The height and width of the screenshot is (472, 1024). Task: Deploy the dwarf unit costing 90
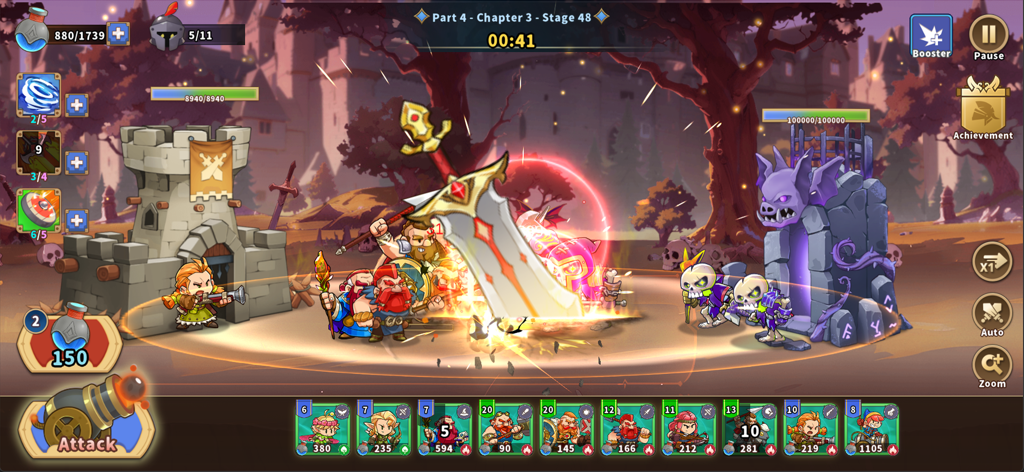(x=505, y=428)
